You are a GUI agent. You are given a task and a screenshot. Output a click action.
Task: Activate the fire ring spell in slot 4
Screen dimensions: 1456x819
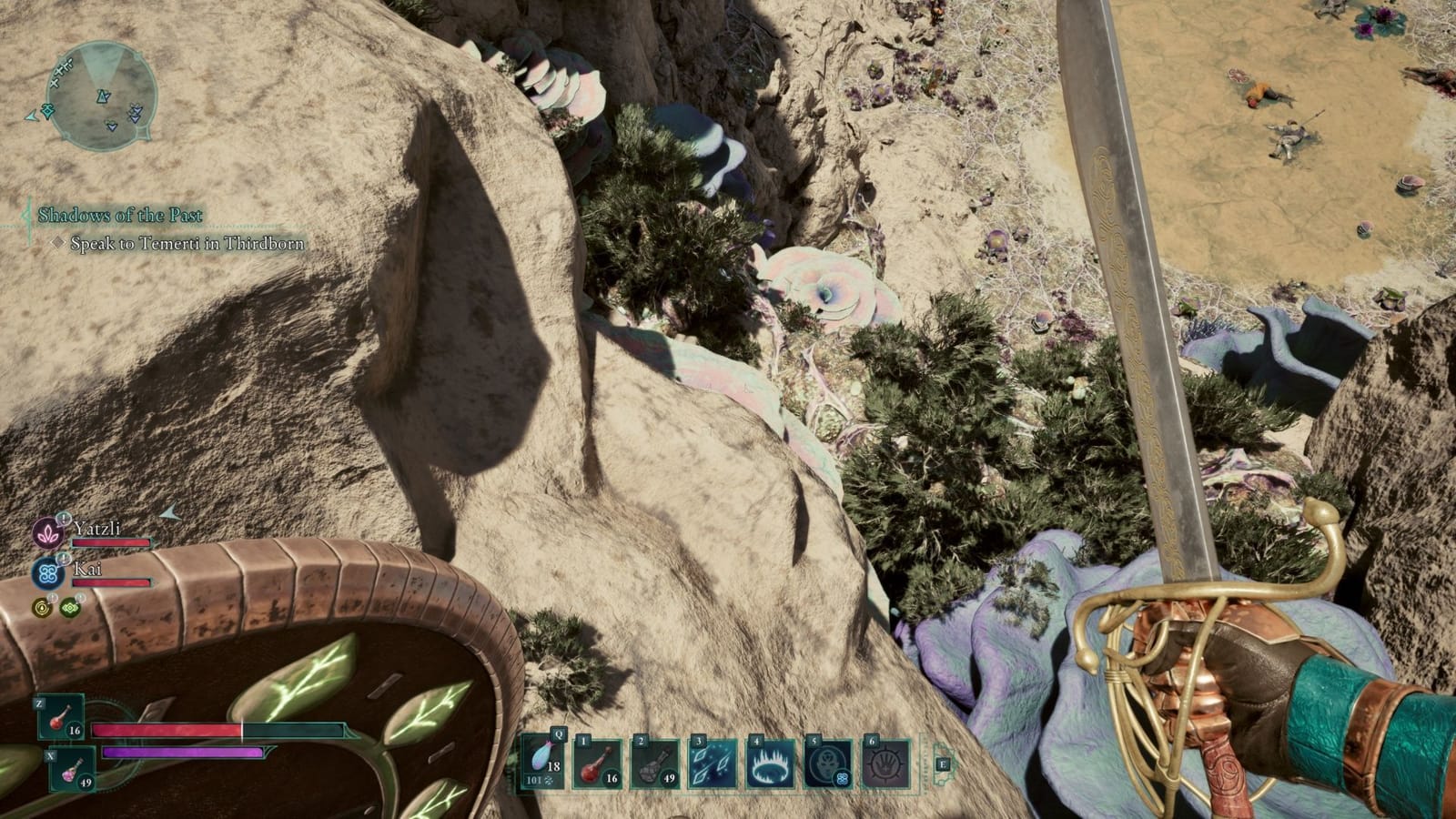pyautogui.click(x=770, y=763)
